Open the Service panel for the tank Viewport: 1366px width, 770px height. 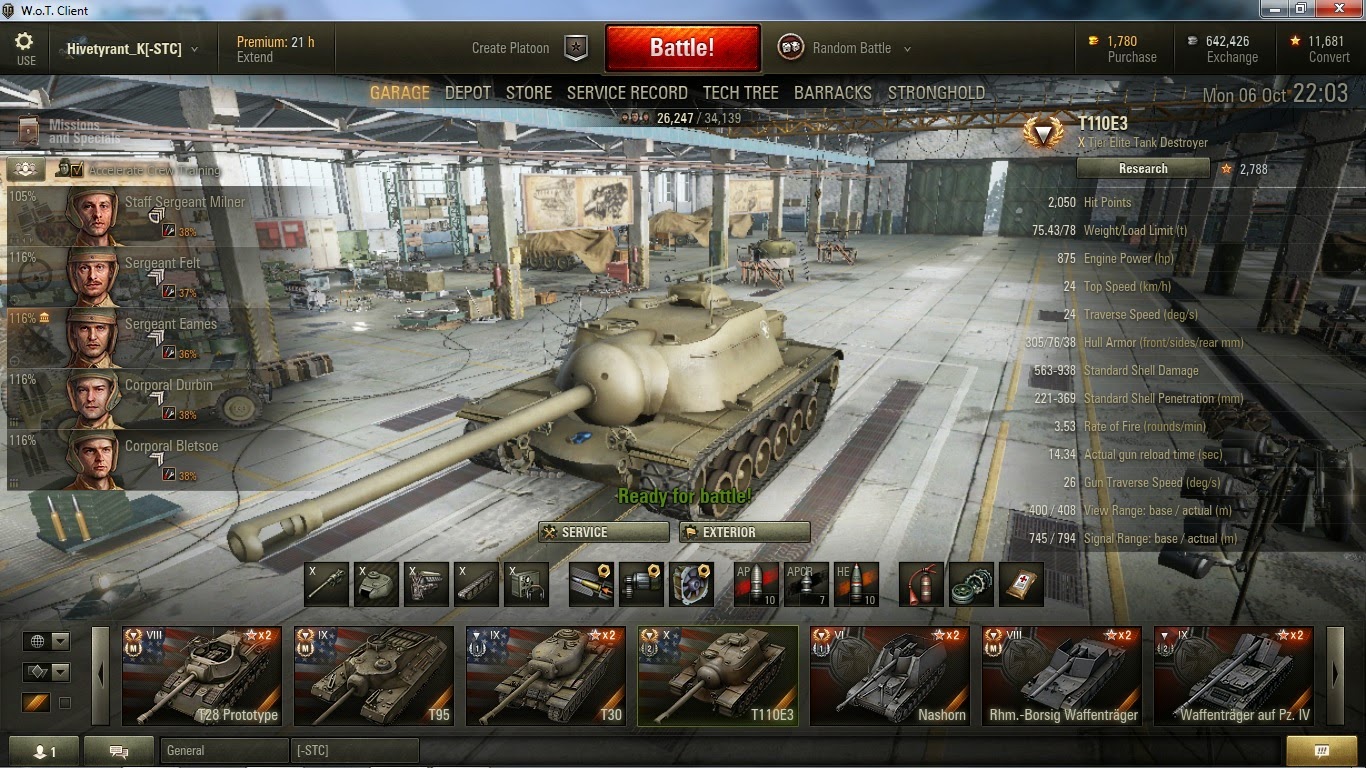[x=603, y=532]
